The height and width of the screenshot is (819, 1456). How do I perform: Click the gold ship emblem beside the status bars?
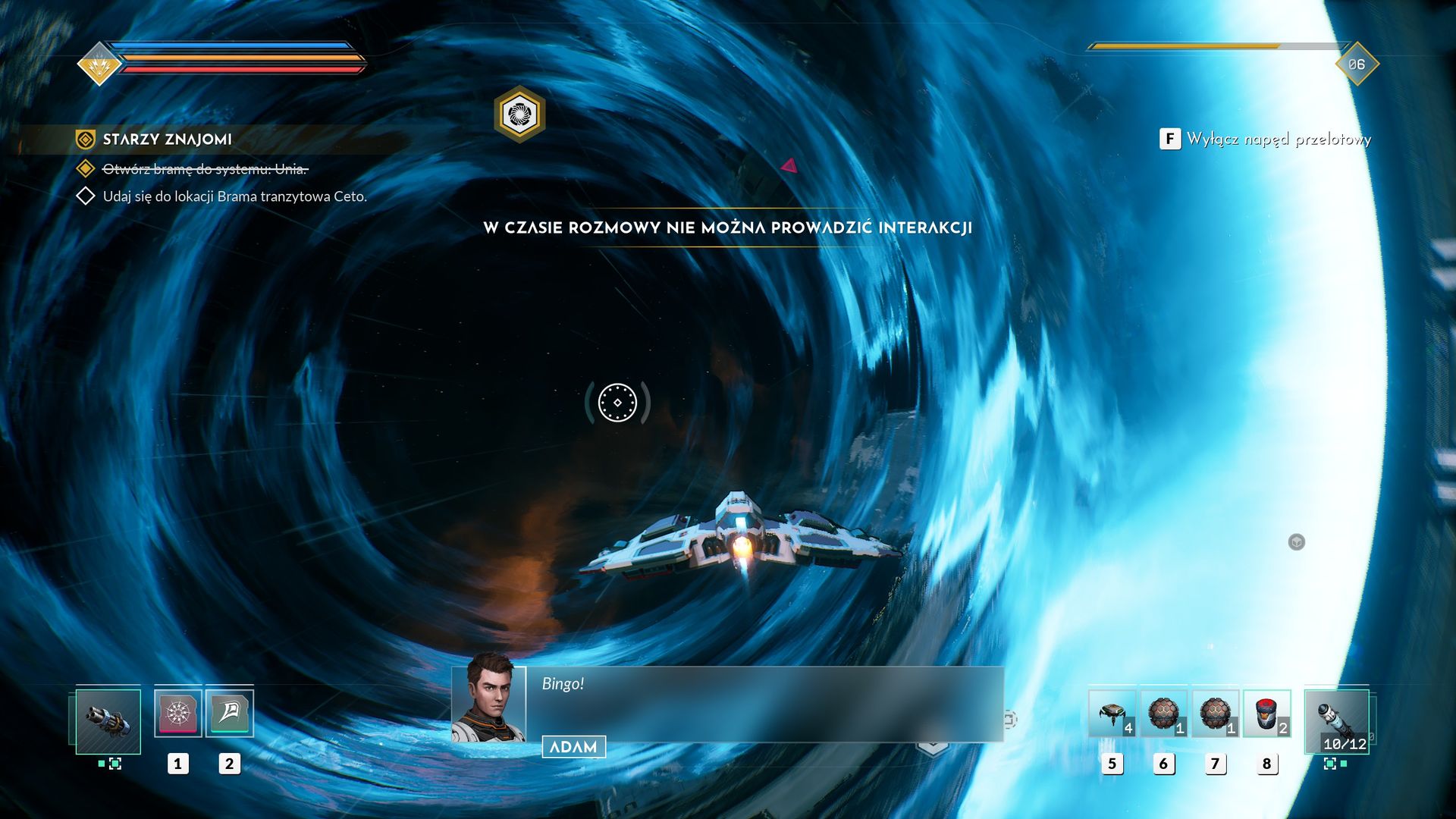99,65
